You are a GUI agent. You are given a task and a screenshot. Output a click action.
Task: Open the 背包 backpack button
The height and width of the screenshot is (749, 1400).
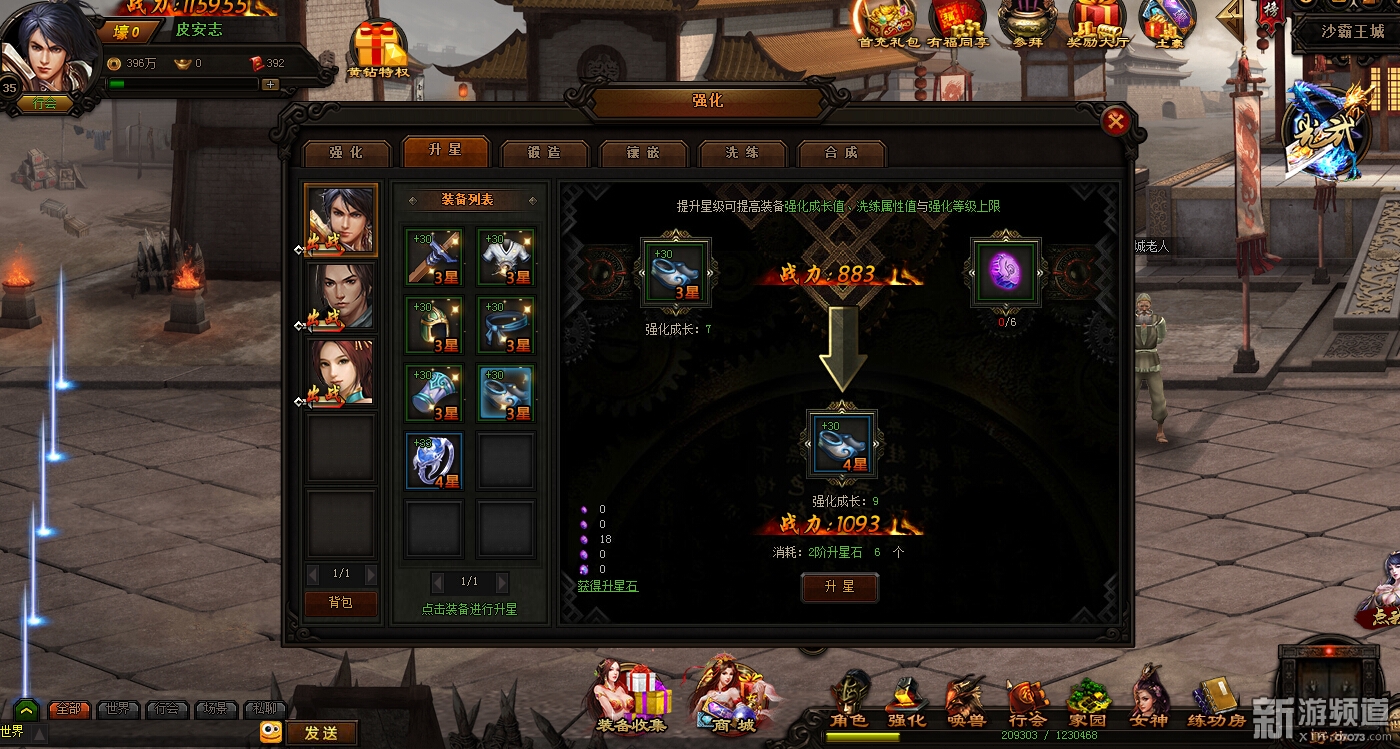click(341, 603)
